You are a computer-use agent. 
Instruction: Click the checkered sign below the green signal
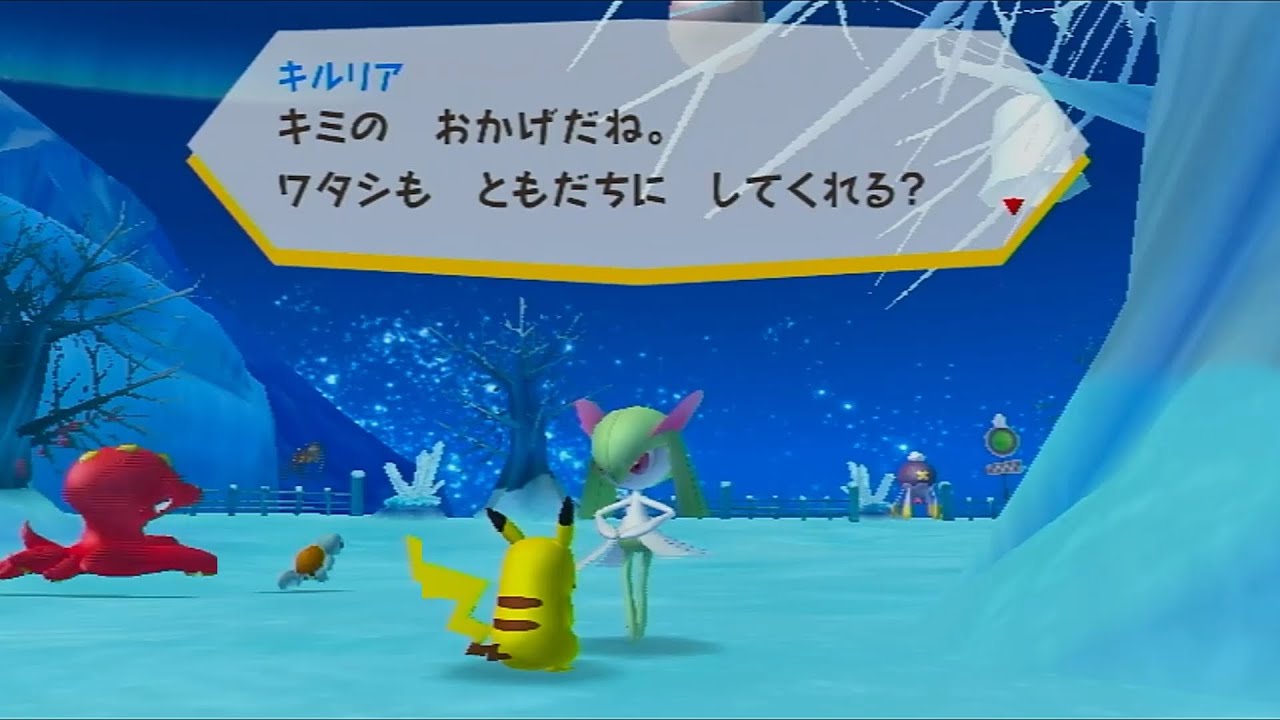(1005, 468)
